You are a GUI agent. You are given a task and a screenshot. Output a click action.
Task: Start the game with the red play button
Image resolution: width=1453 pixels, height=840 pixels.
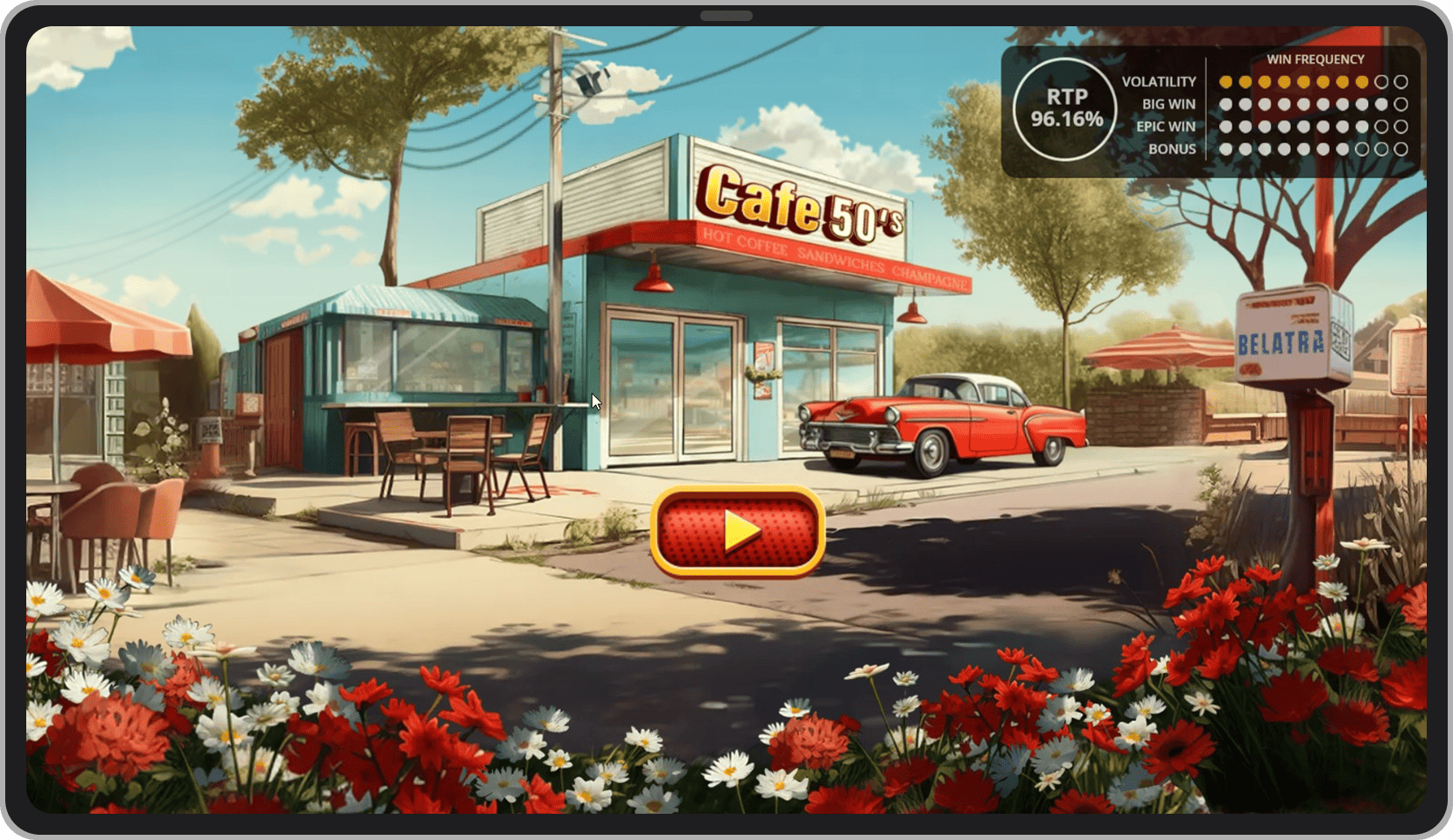(x=738, y=531)
